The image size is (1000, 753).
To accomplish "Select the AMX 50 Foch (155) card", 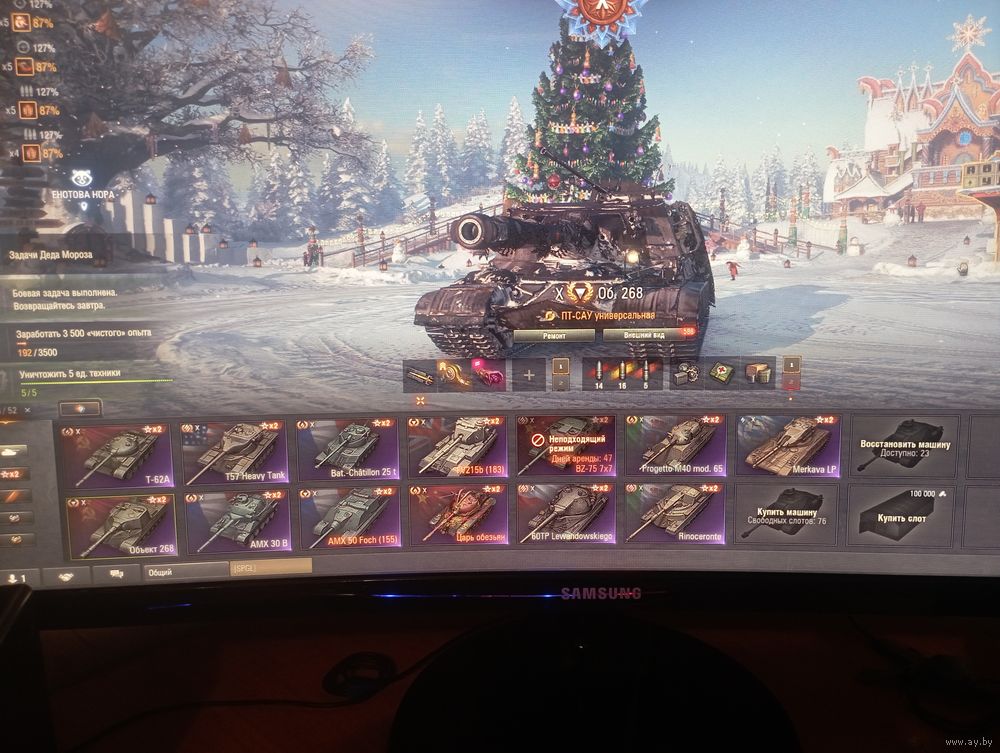I will click(349, 519).
